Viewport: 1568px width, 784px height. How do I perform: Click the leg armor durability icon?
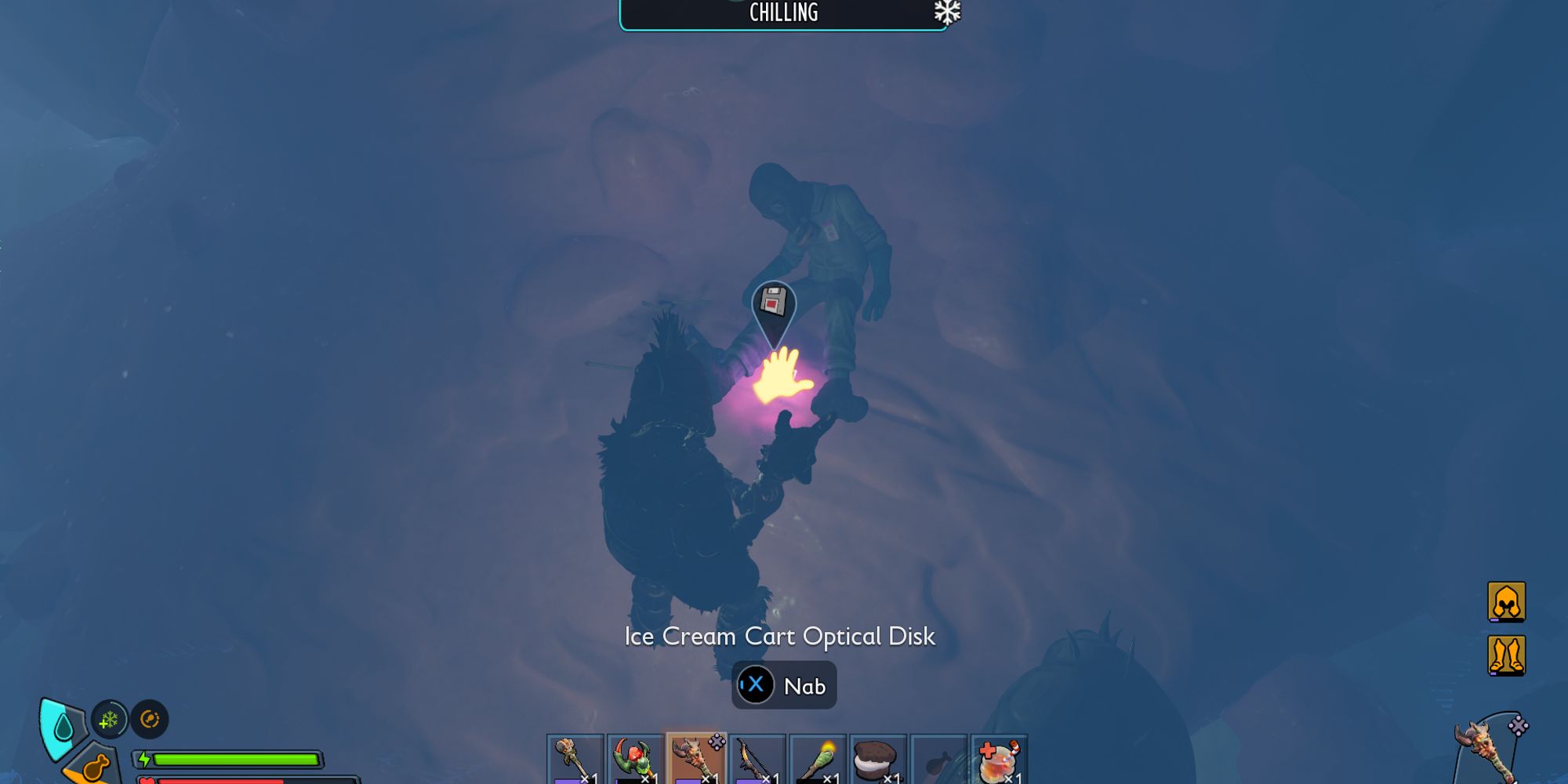pos(1506,655)
